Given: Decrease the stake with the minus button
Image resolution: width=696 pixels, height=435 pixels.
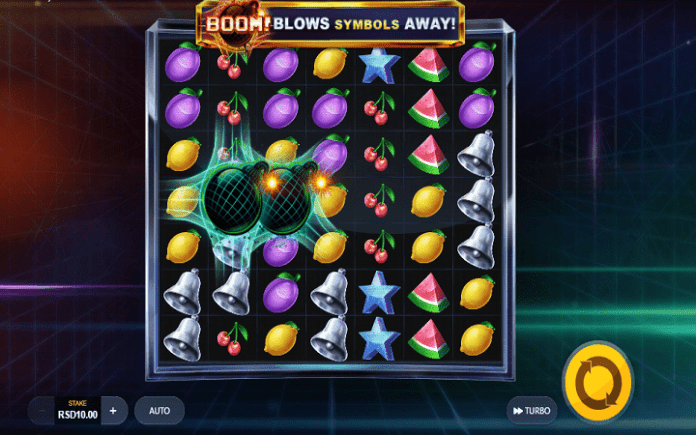Looking at the screenshot, I should [x=41, y=410].
